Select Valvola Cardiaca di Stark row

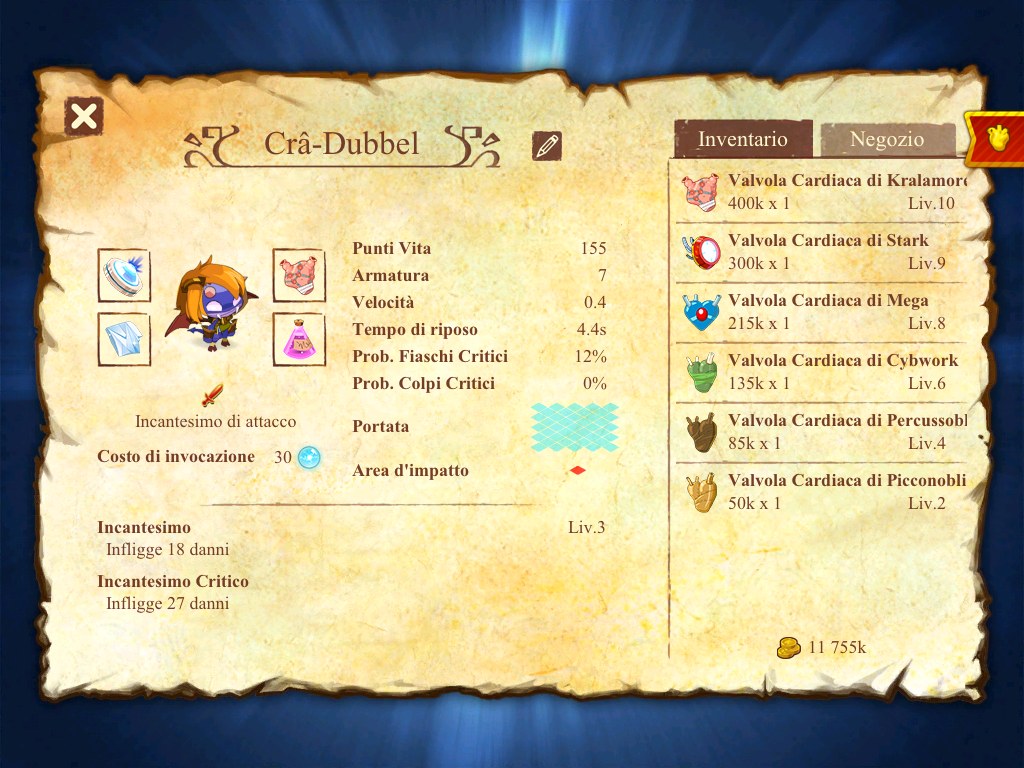pos(820,252)
